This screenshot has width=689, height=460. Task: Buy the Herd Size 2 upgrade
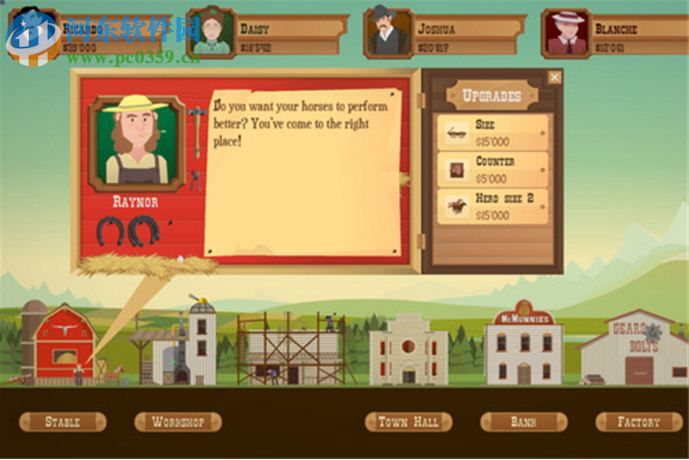click(493, 206)
